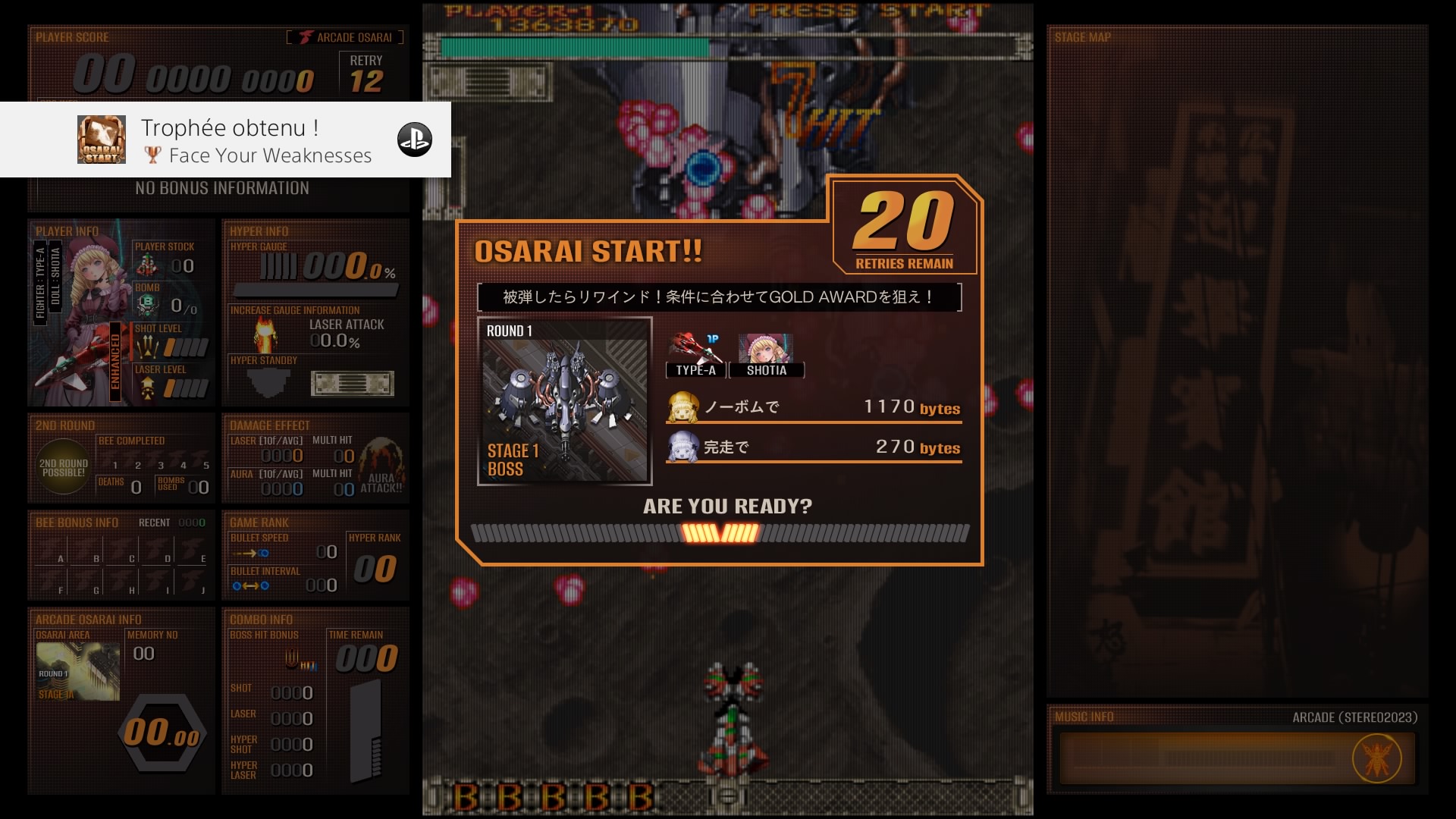This screenshot has height=819, width=1456.
Task: Select the Round 1 Stage 1 Boss thumbnail
Action: 565,401
